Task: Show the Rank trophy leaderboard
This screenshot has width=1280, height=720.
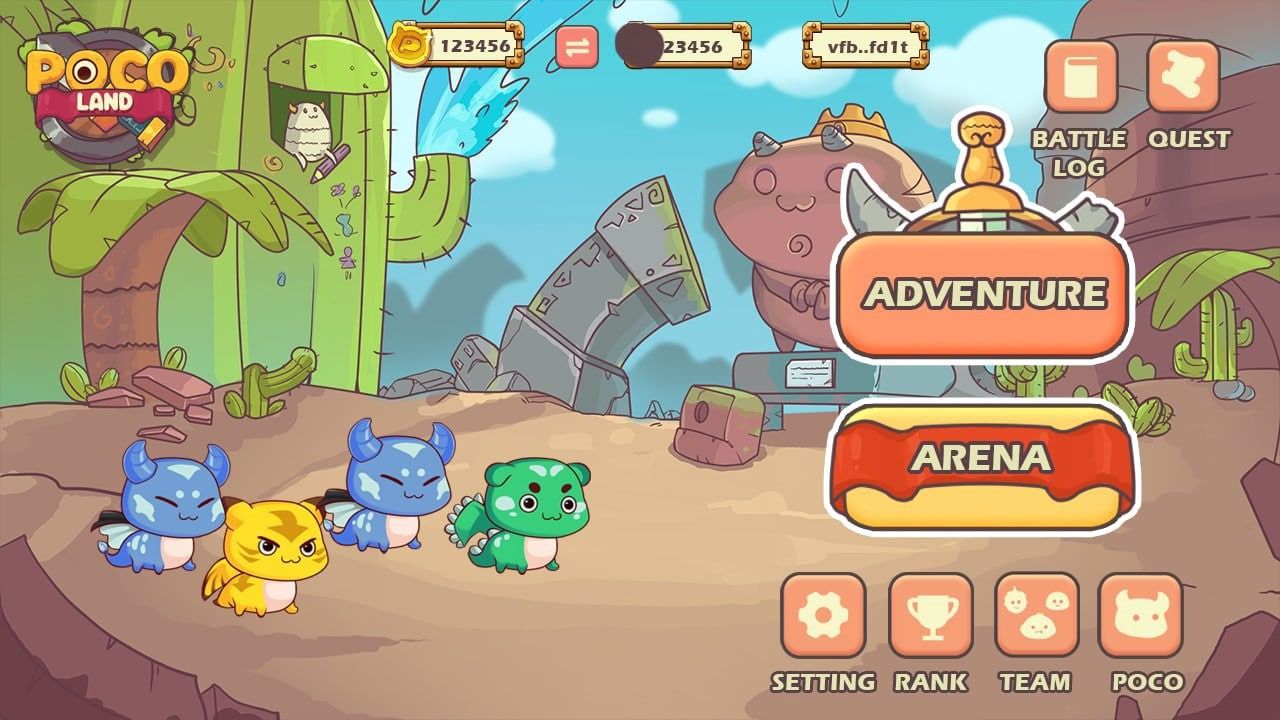Action: 930,614
